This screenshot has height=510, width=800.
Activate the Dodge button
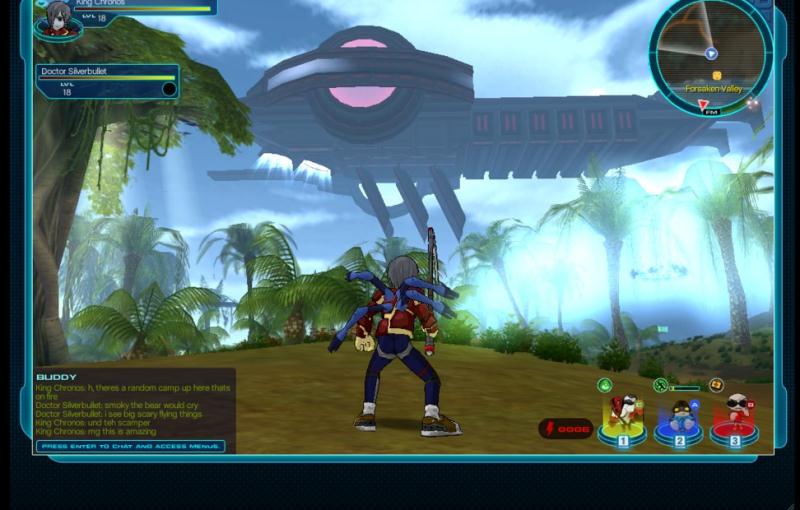566,429
